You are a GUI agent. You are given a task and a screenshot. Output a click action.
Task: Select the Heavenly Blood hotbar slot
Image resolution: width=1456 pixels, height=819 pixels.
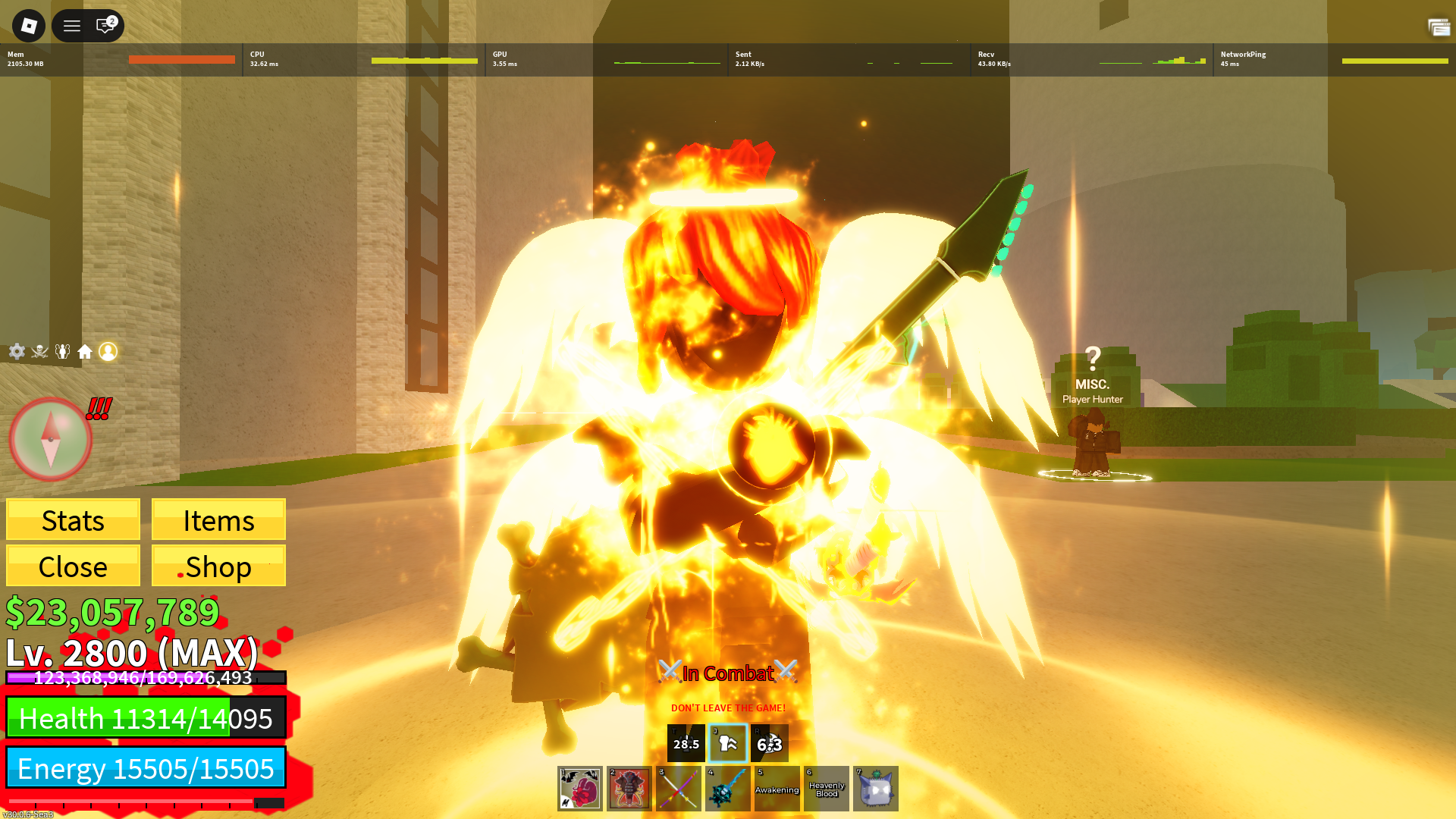click(x=827, y=789)
